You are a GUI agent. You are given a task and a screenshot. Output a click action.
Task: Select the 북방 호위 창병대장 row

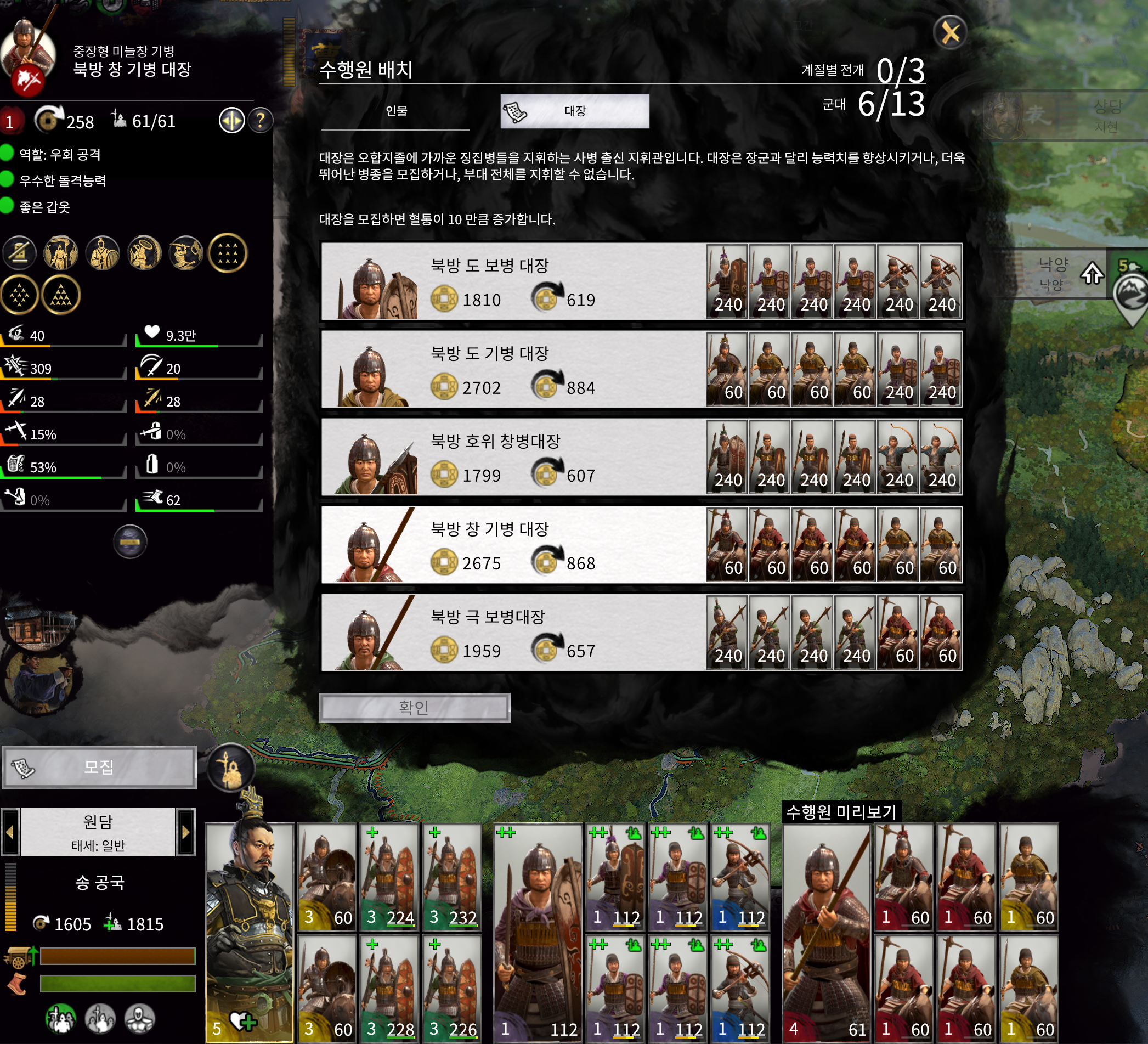512,457
